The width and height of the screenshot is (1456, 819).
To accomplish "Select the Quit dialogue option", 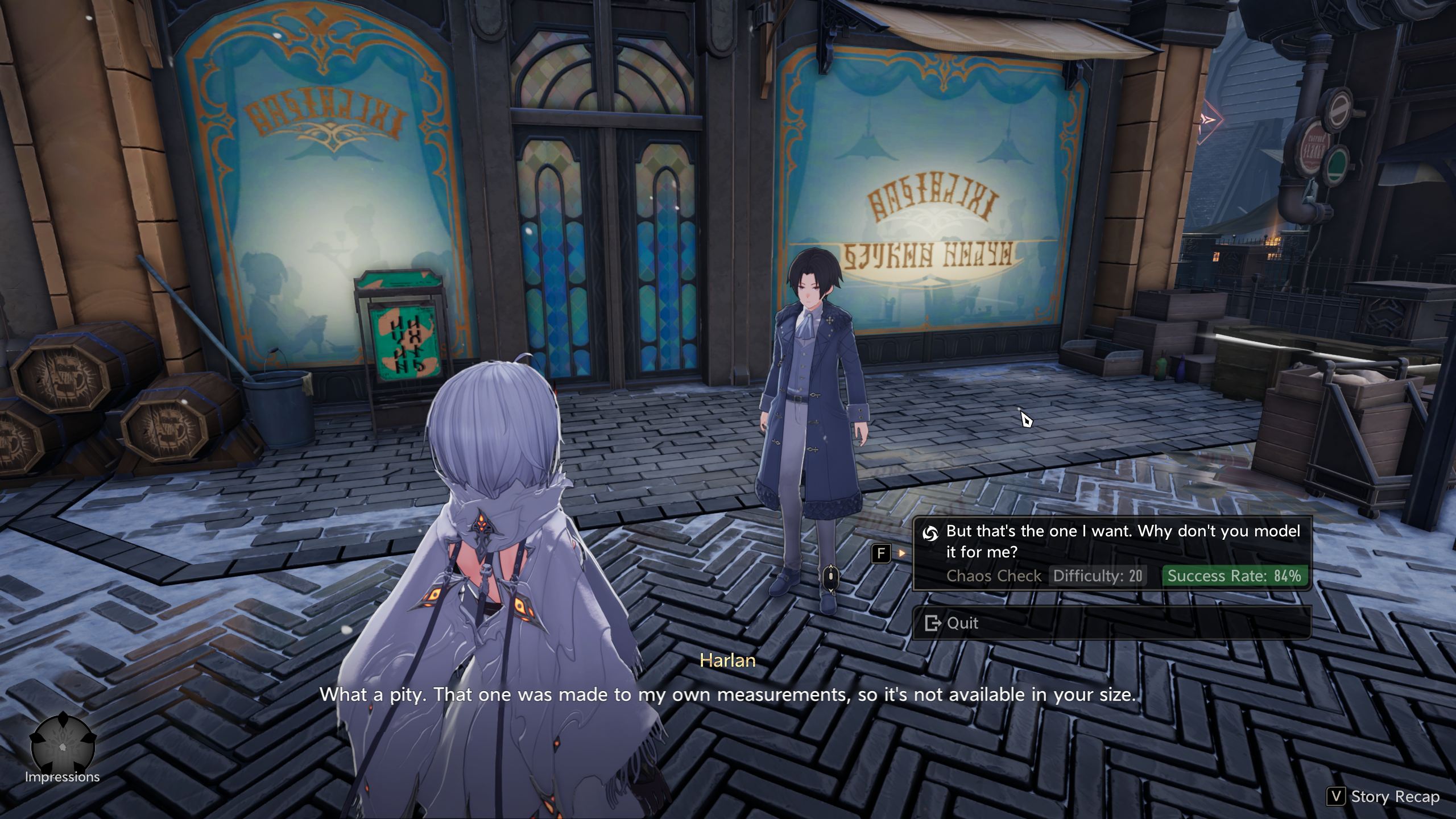I will click(1112, 623).
